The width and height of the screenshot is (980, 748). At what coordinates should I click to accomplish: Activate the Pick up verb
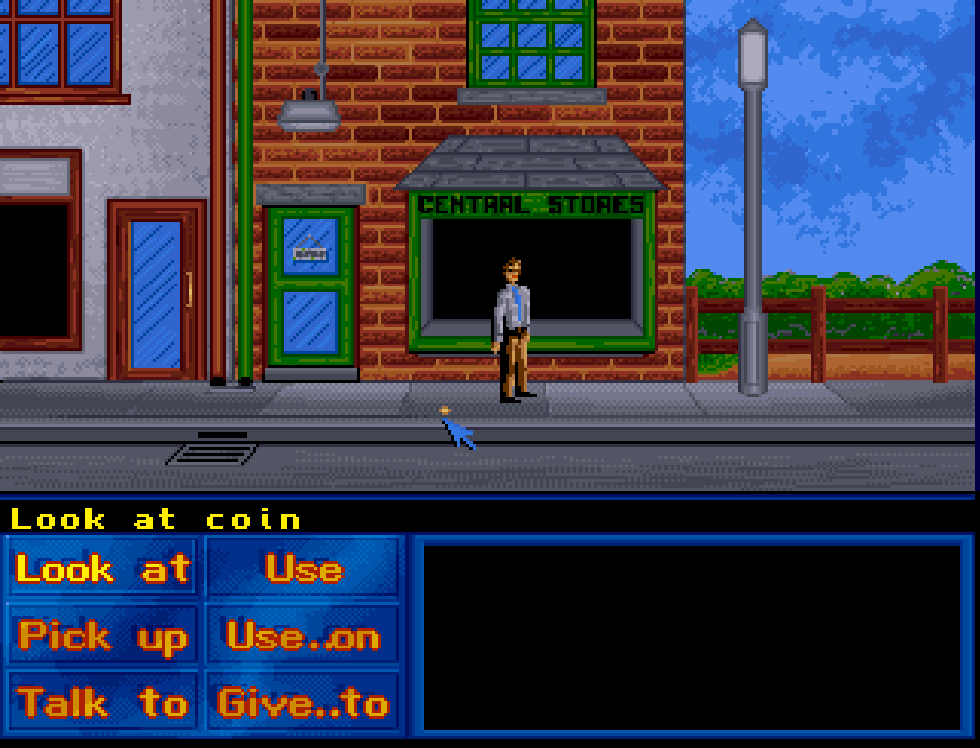[x=103, y=636]
